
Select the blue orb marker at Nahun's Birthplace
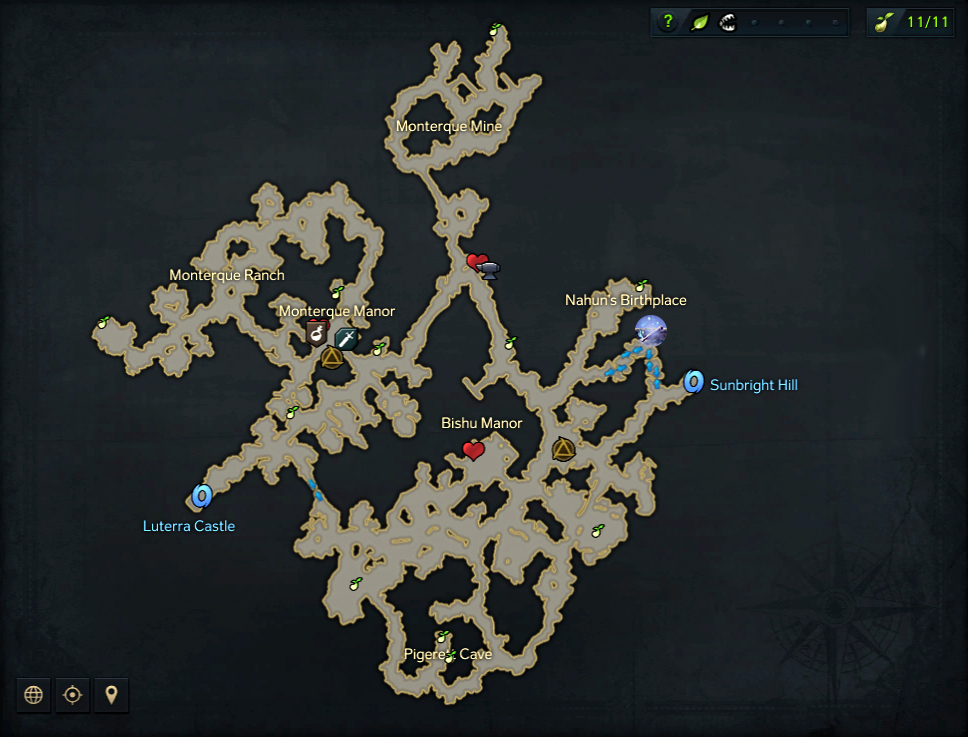(650, 330)
